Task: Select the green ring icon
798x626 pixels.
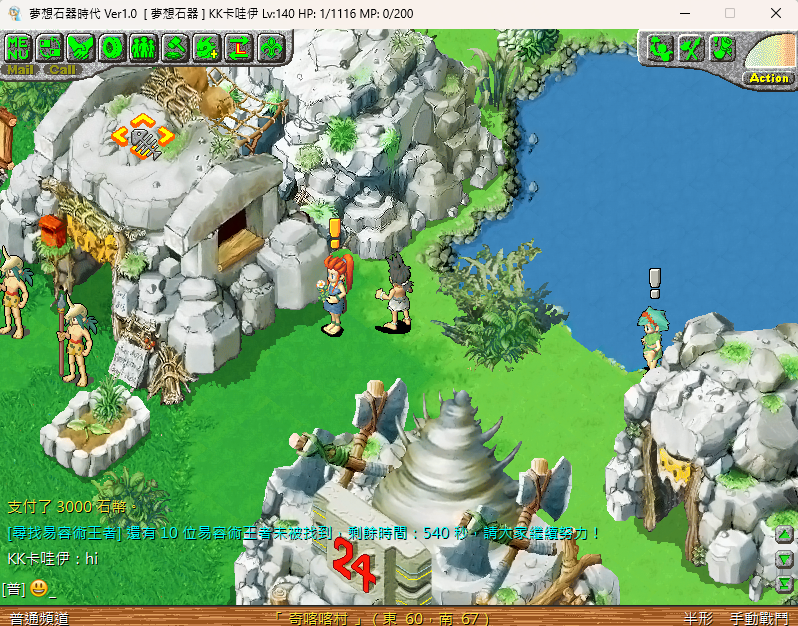Action: pos(112,47)
